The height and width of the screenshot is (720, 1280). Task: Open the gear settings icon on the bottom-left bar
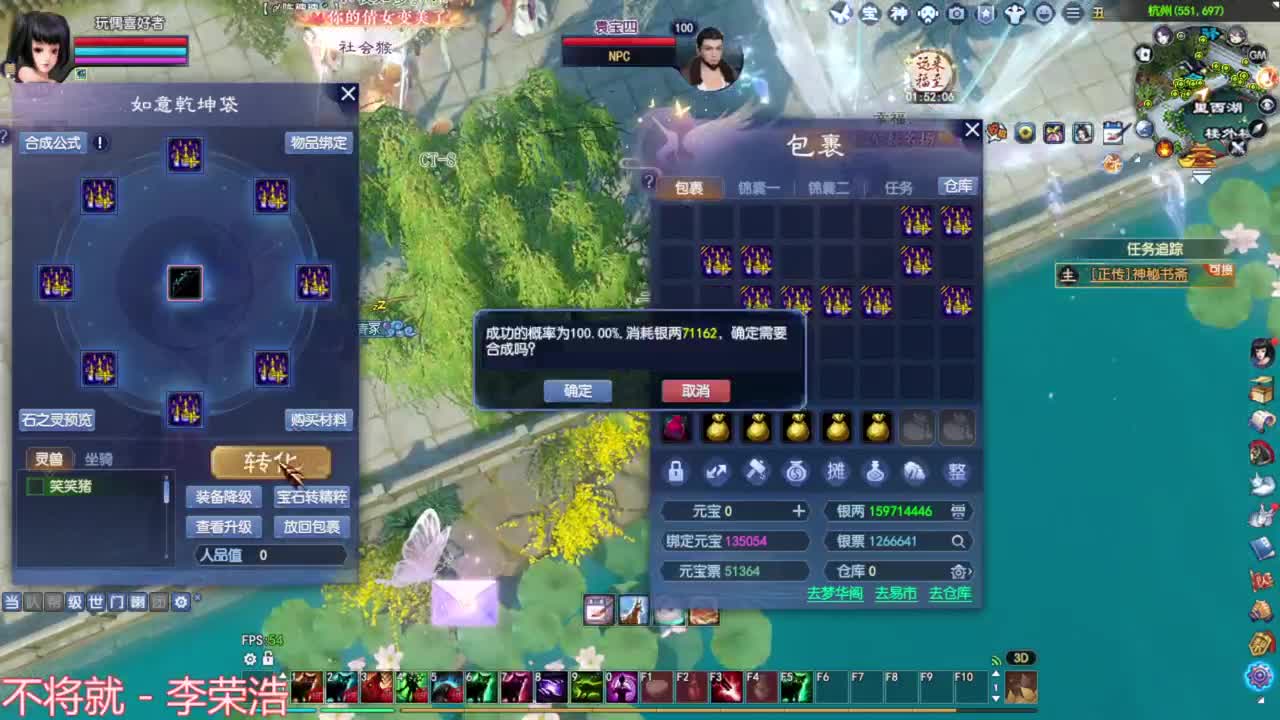[180, 603]
